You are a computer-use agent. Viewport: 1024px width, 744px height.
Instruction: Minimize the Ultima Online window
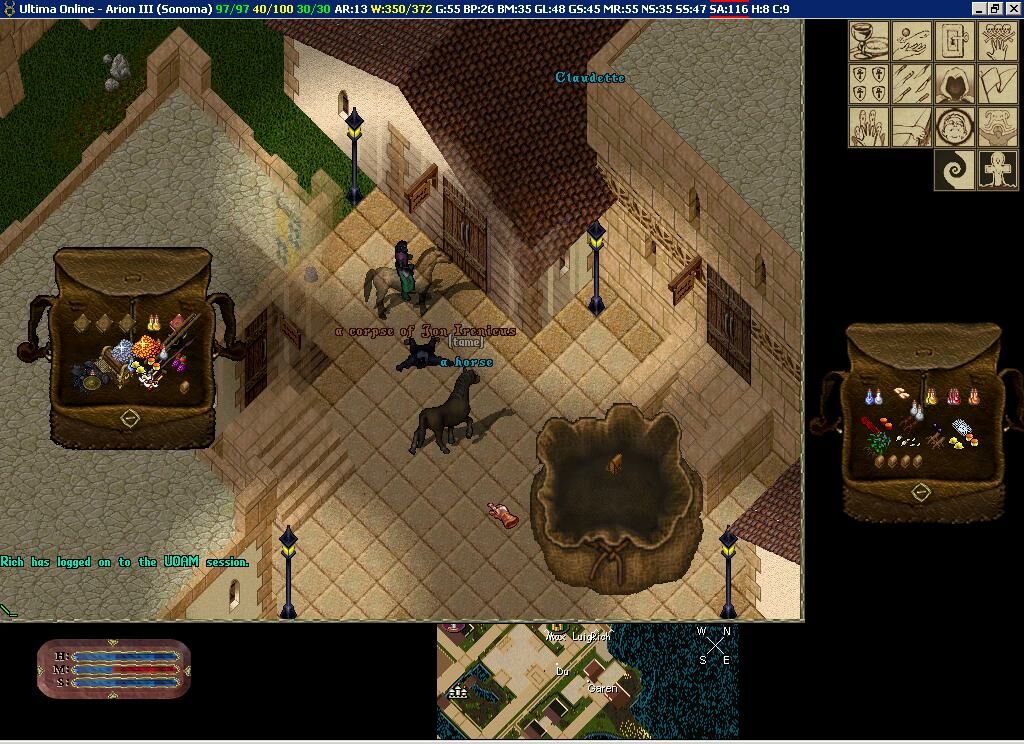pos(978,9)
